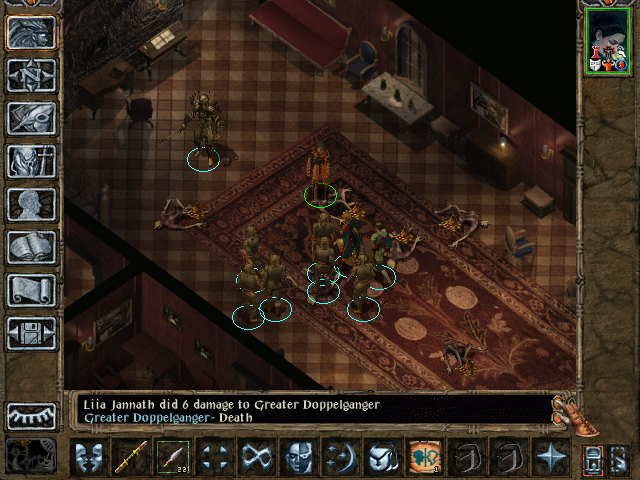Viewport: 640px width, 480px height.
Task: Select the character portrait
Action: click(x=607, y=43)
